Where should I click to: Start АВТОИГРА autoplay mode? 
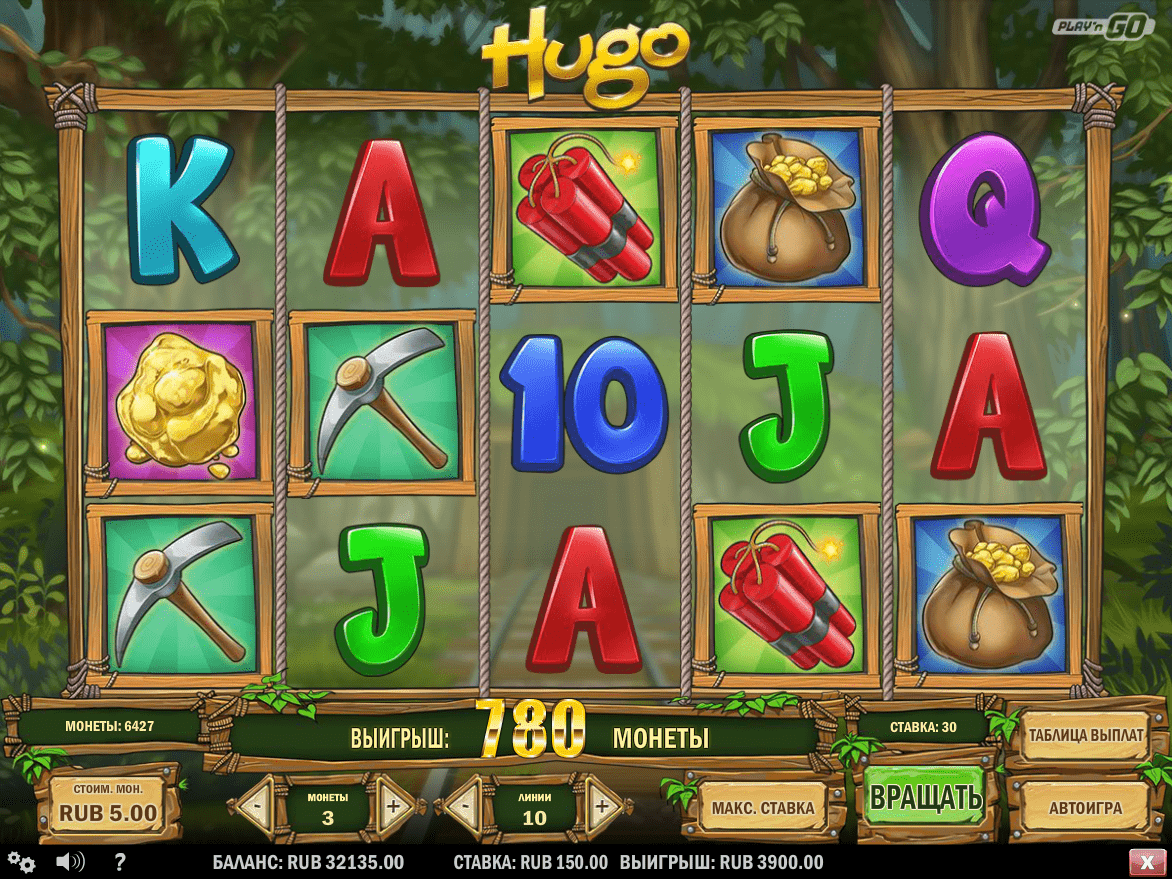[x=1085, y=807]
